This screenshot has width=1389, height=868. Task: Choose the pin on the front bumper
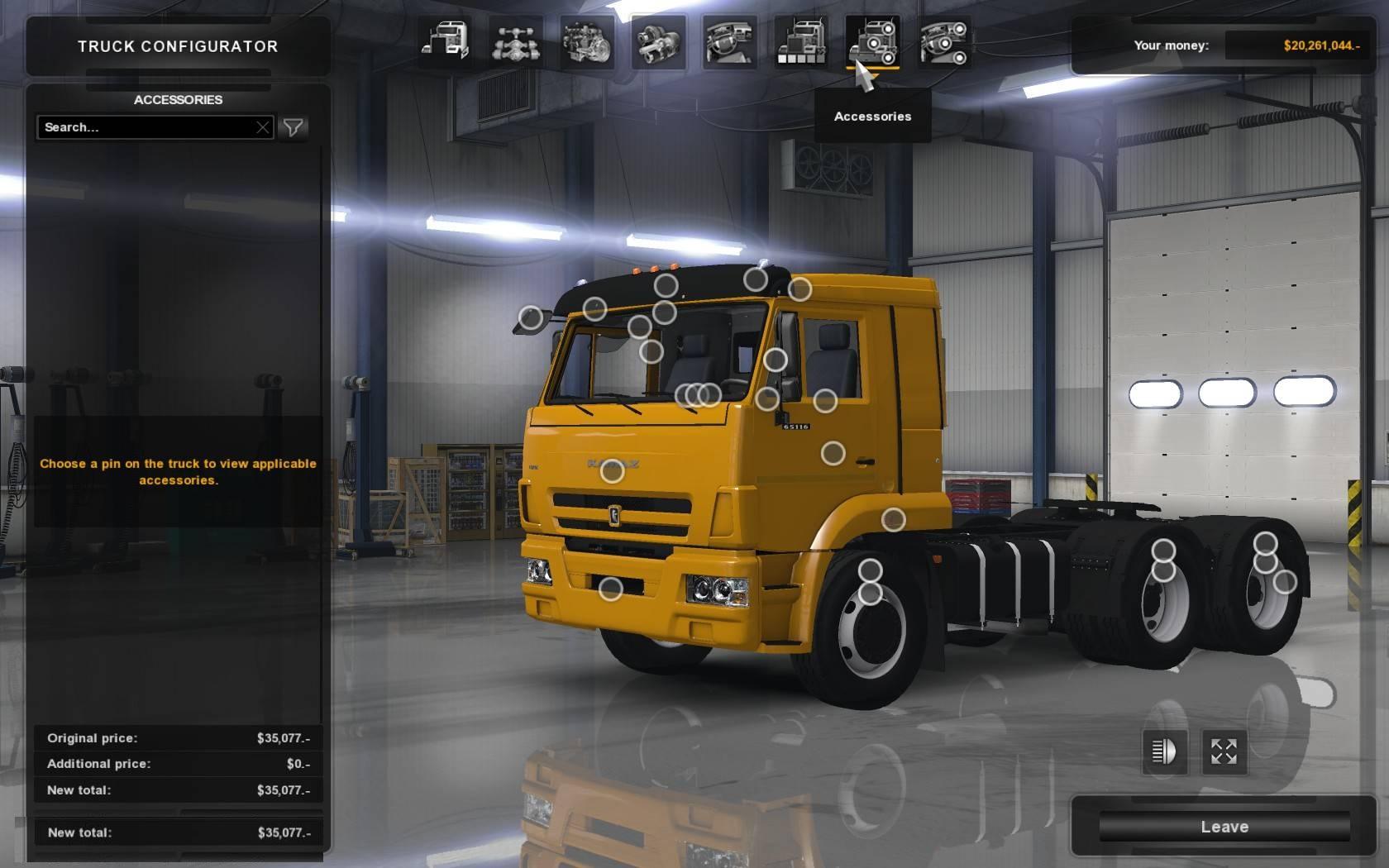[x=610, y=589]
